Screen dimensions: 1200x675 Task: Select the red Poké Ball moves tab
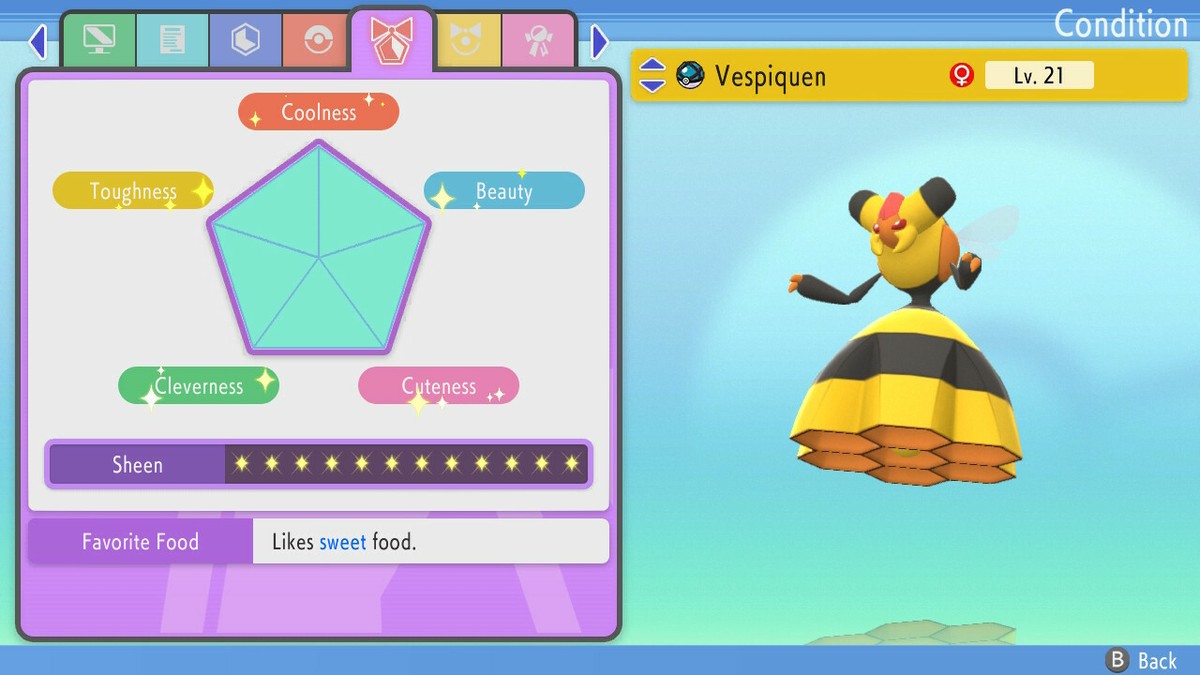coord(318,41)
